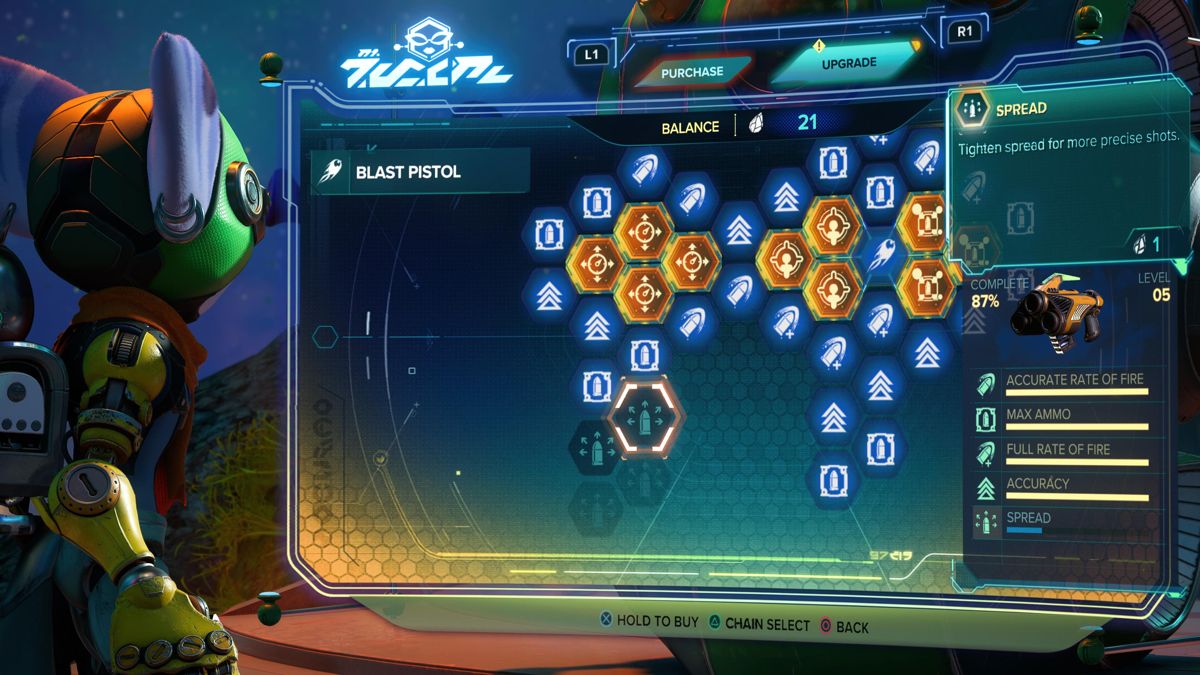The height and width of the screenshot is (675, 1200).
Task: Select the Blast Pistol weapon entry
Action: click(x=420, y=171)
